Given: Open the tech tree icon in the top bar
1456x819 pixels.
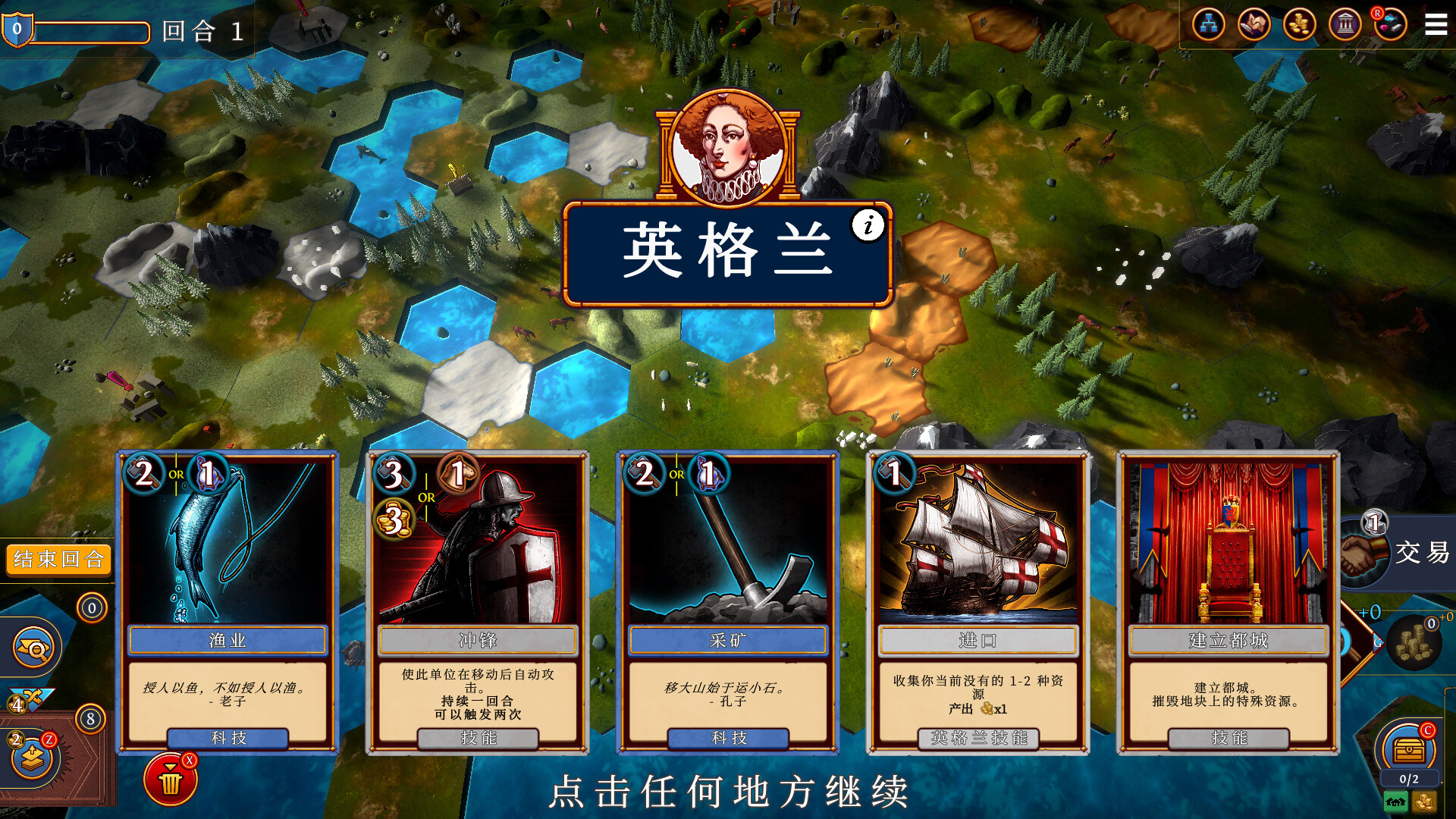Looking at the screenshot, I should [x=1210, y=24].
